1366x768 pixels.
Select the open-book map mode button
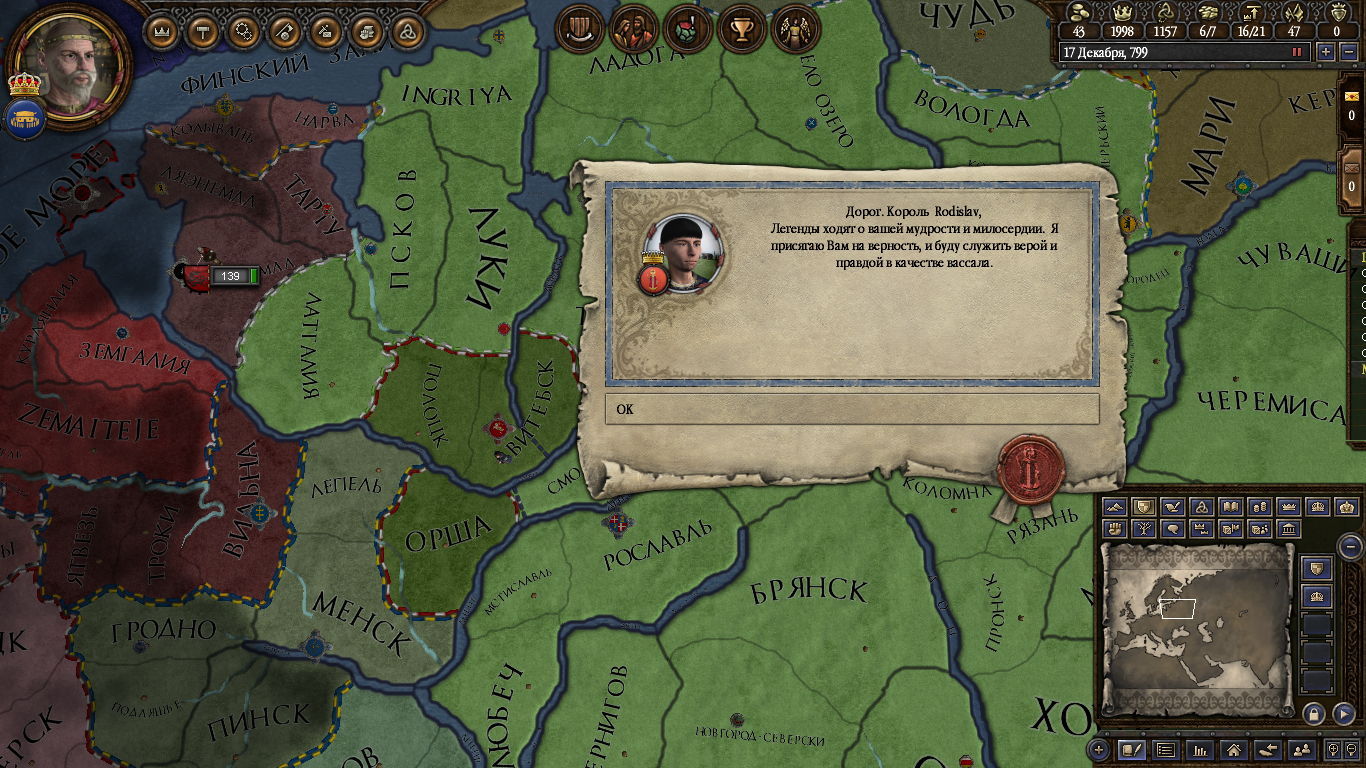(x=1231, y=507)
